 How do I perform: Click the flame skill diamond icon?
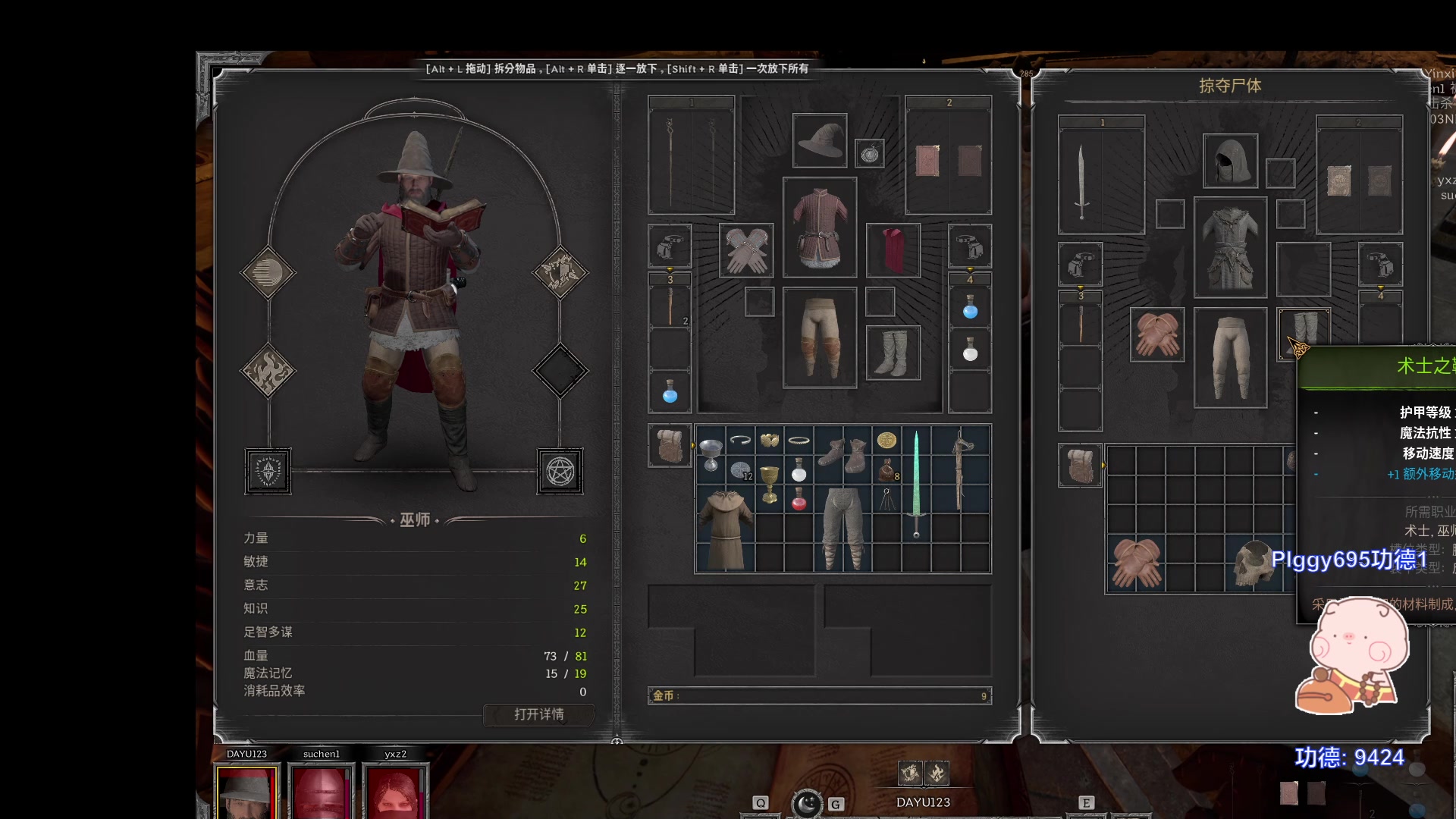(268, 371)
